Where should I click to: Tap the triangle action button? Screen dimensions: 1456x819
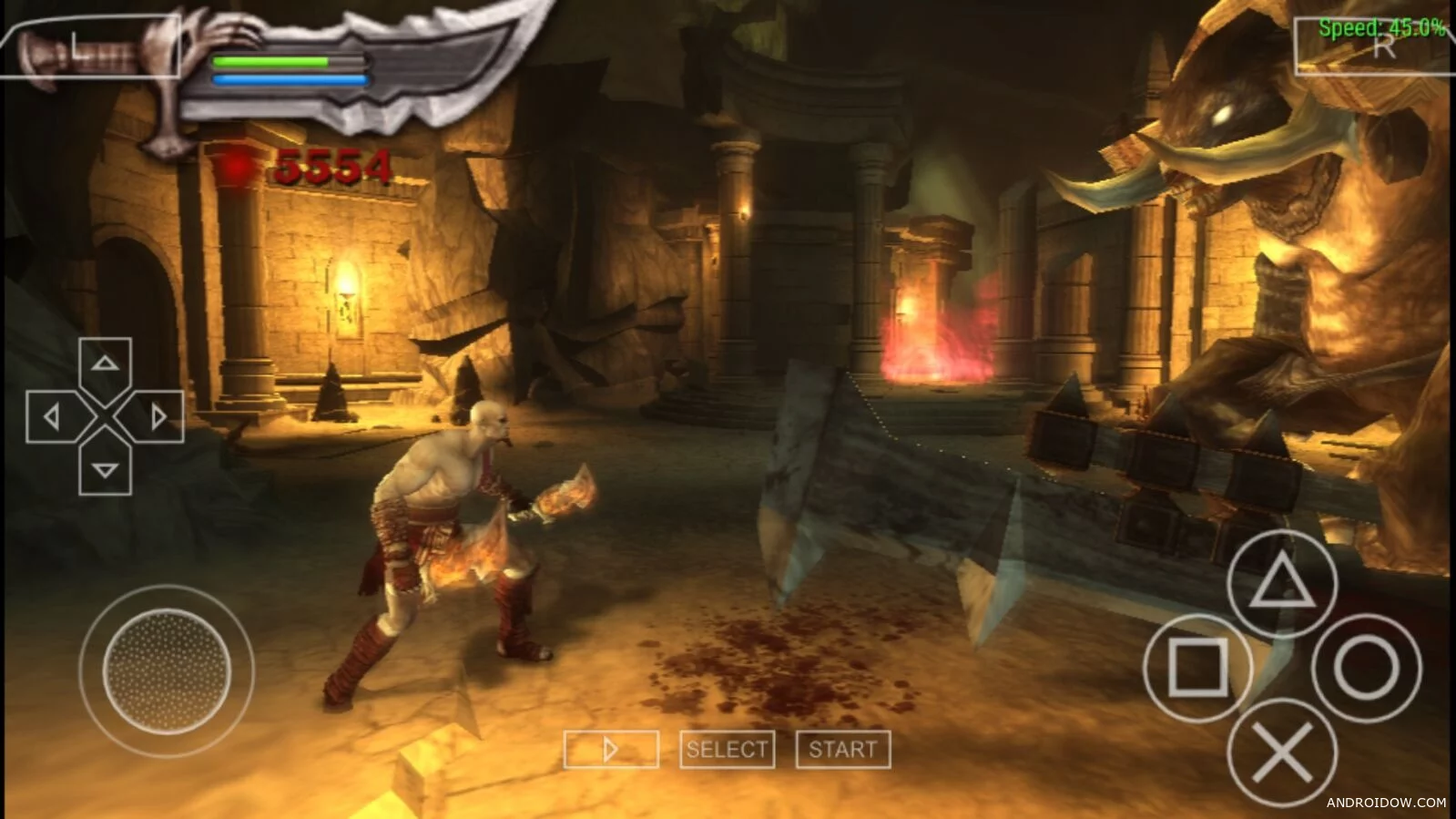coord(1281,584)
